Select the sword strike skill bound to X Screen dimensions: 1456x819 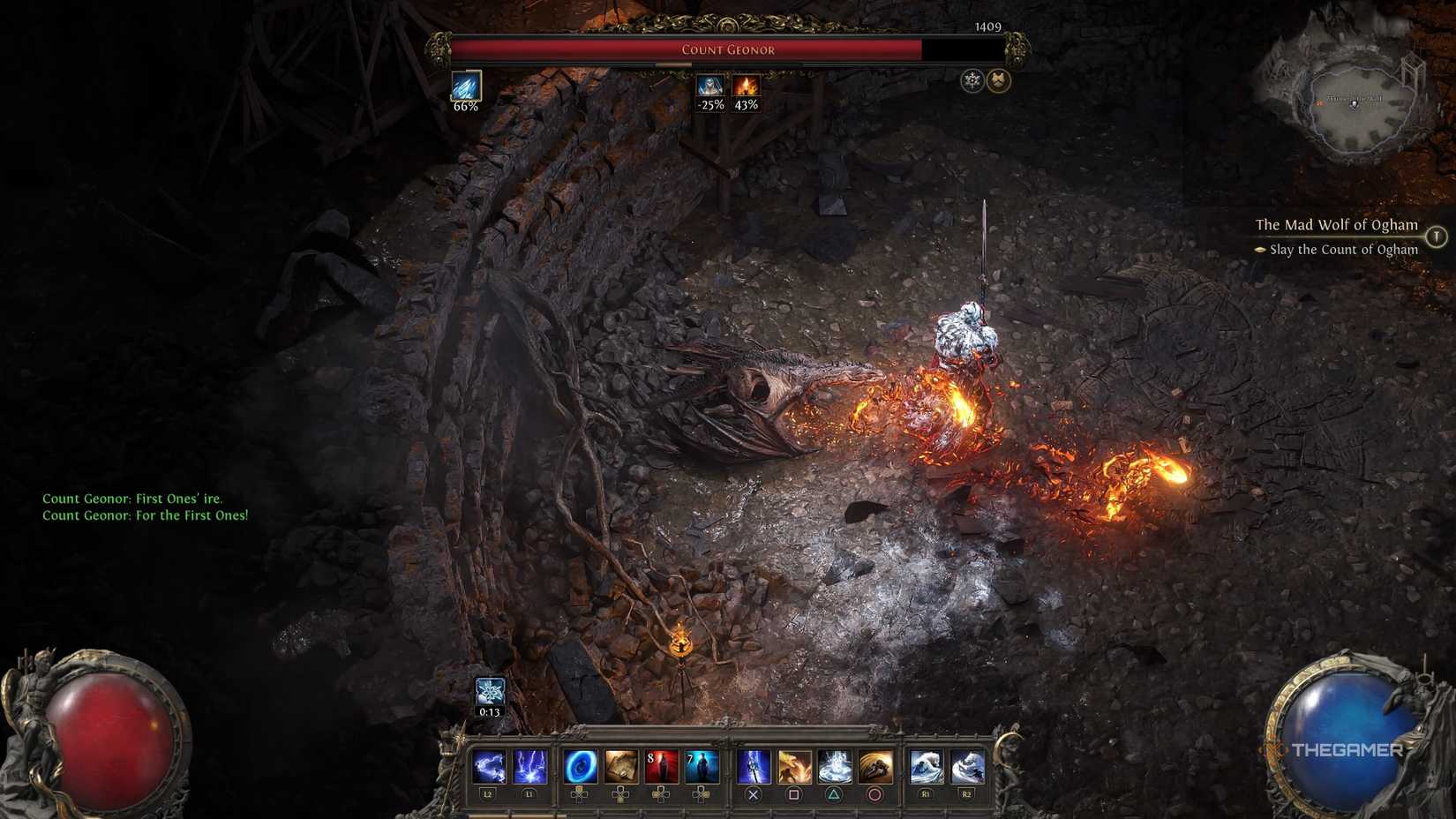point(754,766)
